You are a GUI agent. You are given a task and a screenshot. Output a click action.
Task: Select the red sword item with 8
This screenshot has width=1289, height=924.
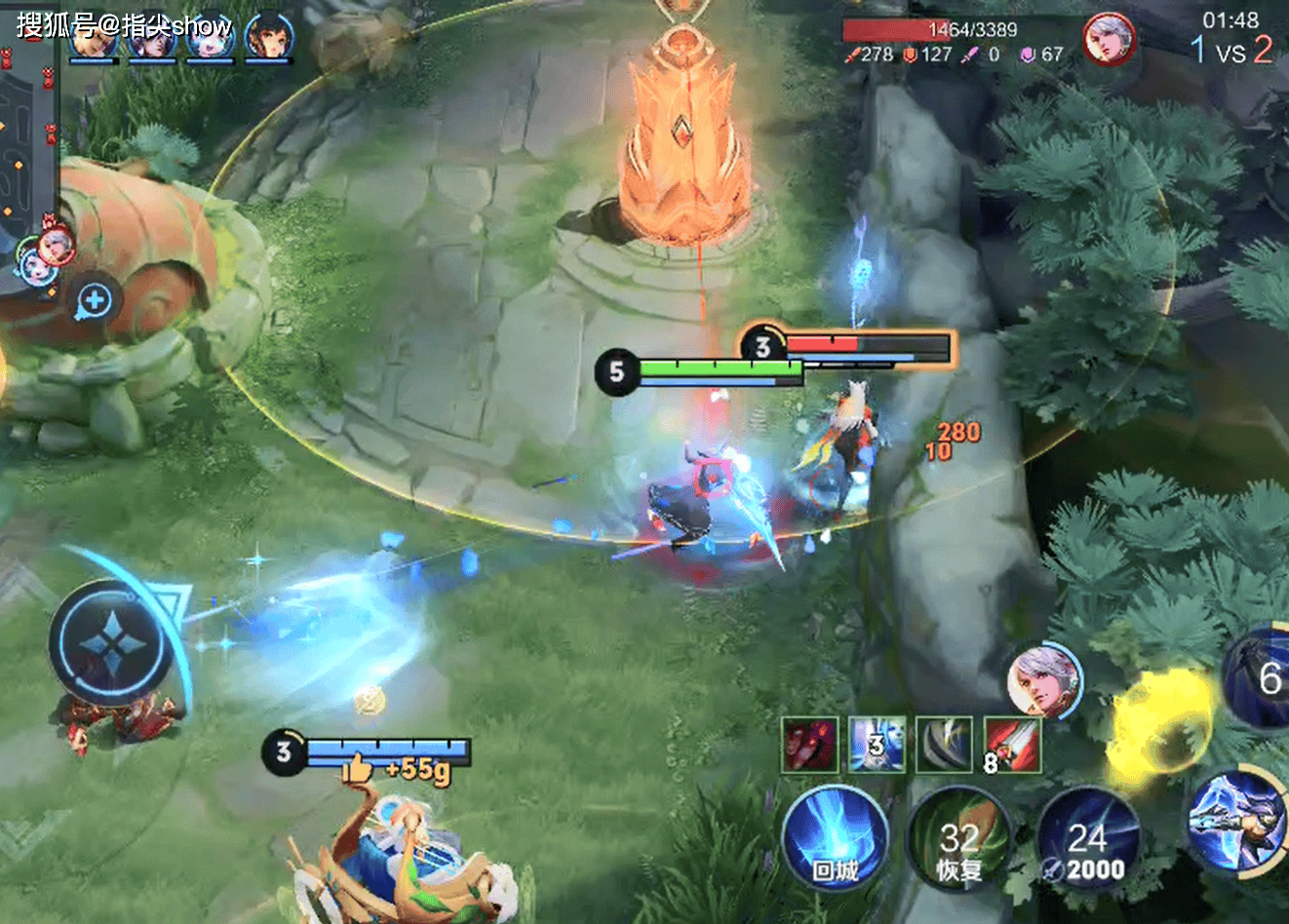pyautogui.click(x=1012, y=746)
